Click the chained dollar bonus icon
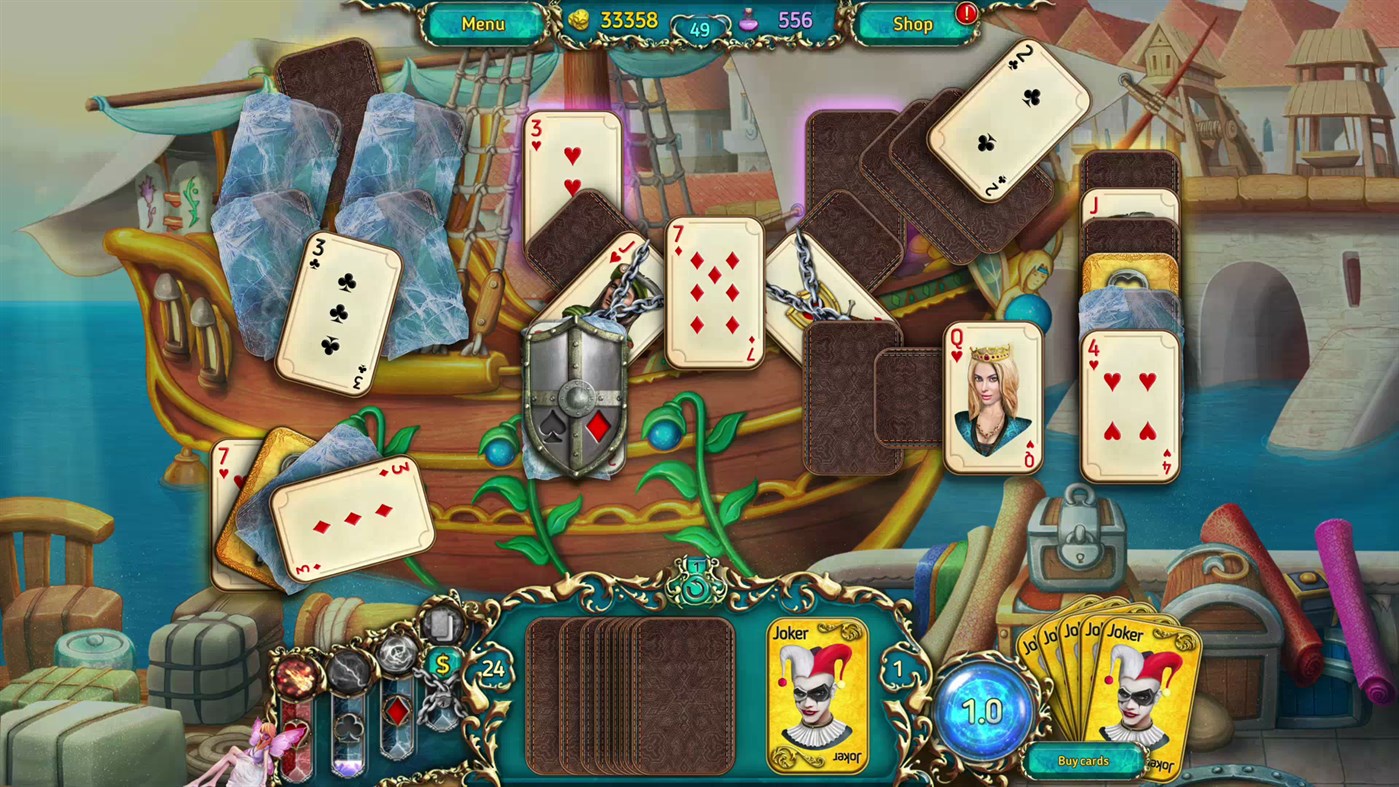 click(443, 664)
